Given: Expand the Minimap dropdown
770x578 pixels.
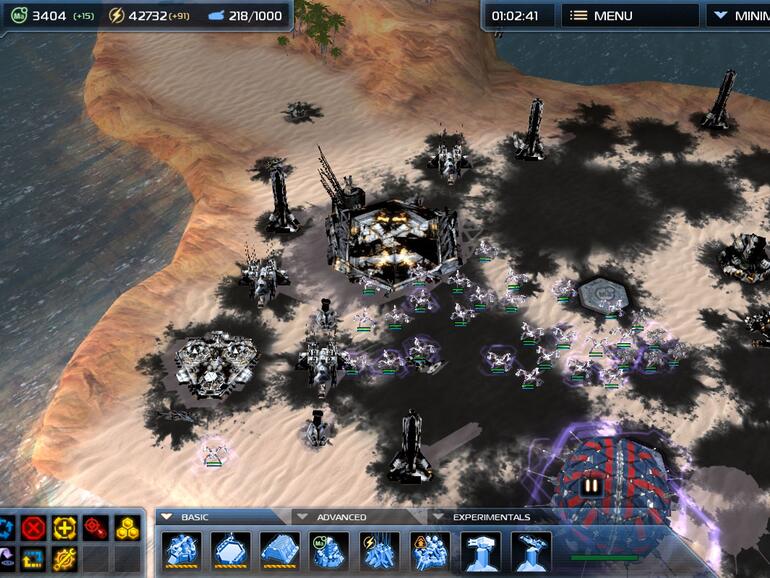Looking at the screenshot, I should tap(742, 16).
